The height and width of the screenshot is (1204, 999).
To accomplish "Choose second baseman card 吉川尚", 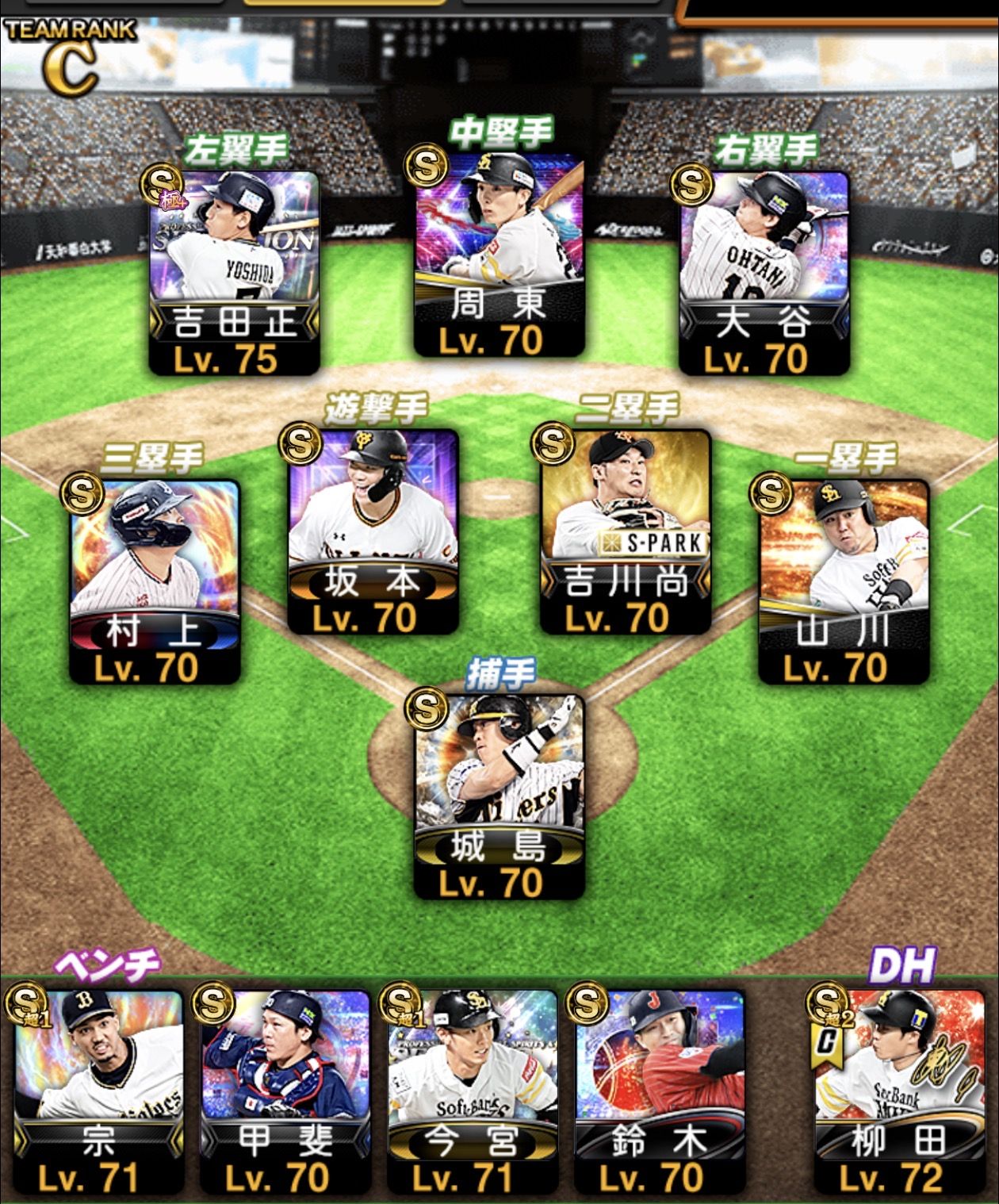I will 625,531.
